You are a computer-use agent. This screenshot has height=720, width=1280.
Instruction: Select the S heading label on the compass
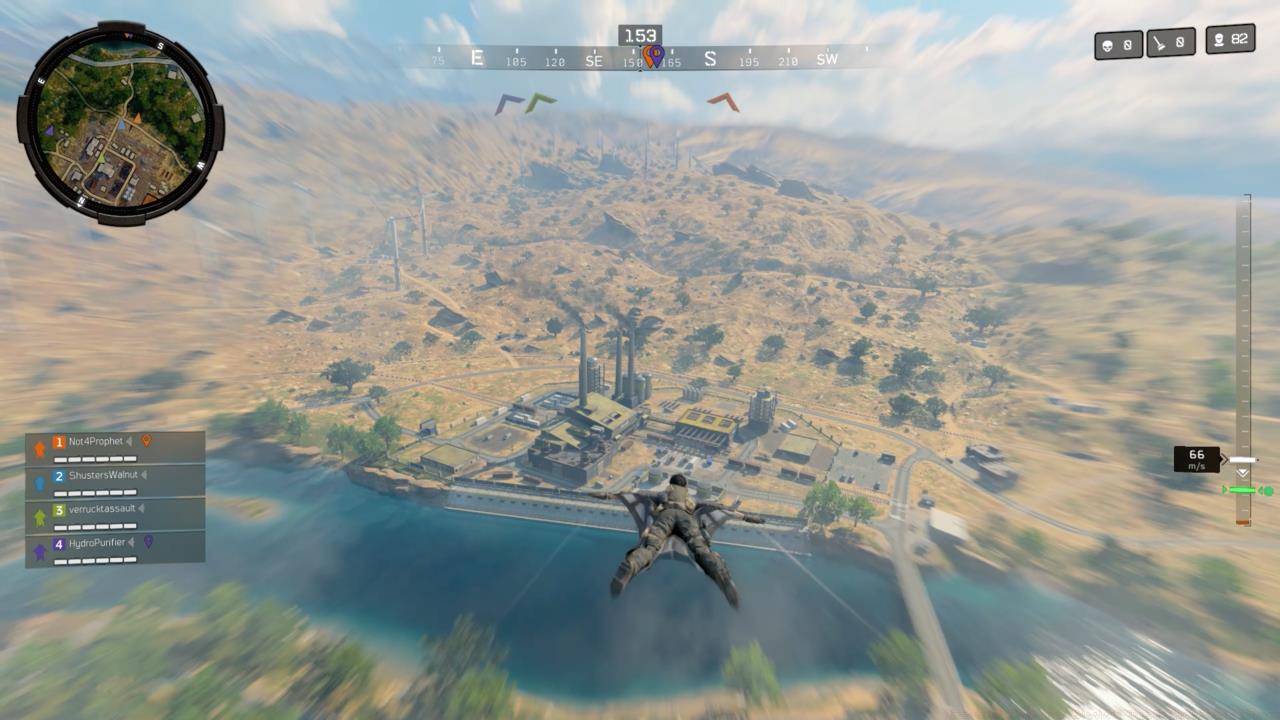[x=711, y=59]
